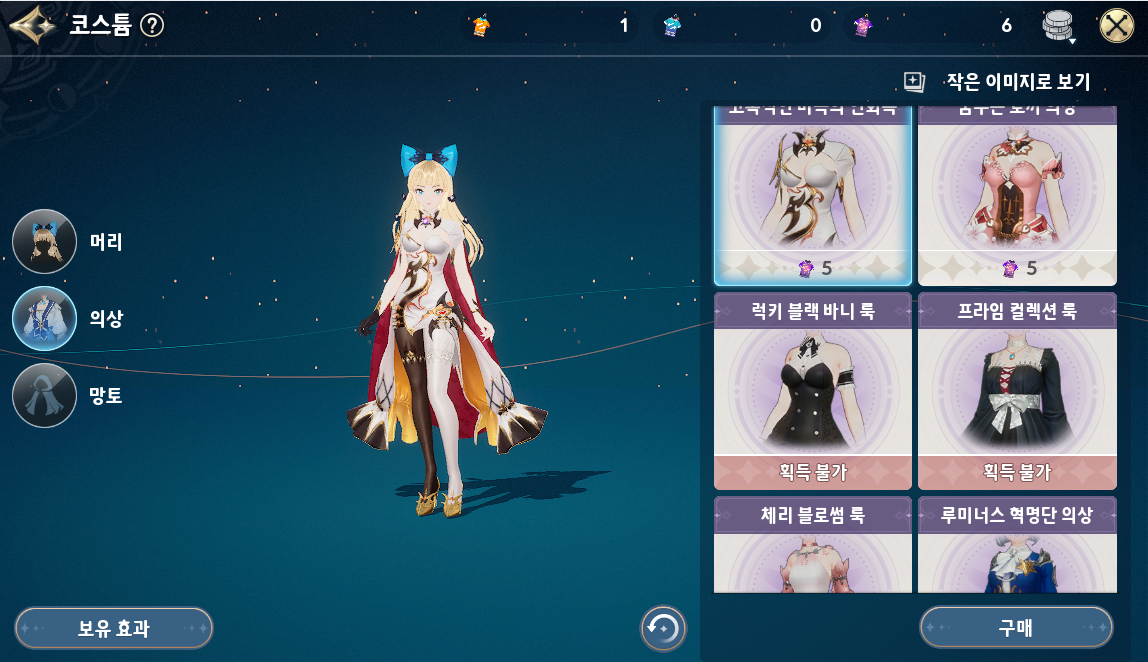The width and height of the screenshot is (1148, 662).
Task: Buy the costume with 구매
Action: point(1015,628)
